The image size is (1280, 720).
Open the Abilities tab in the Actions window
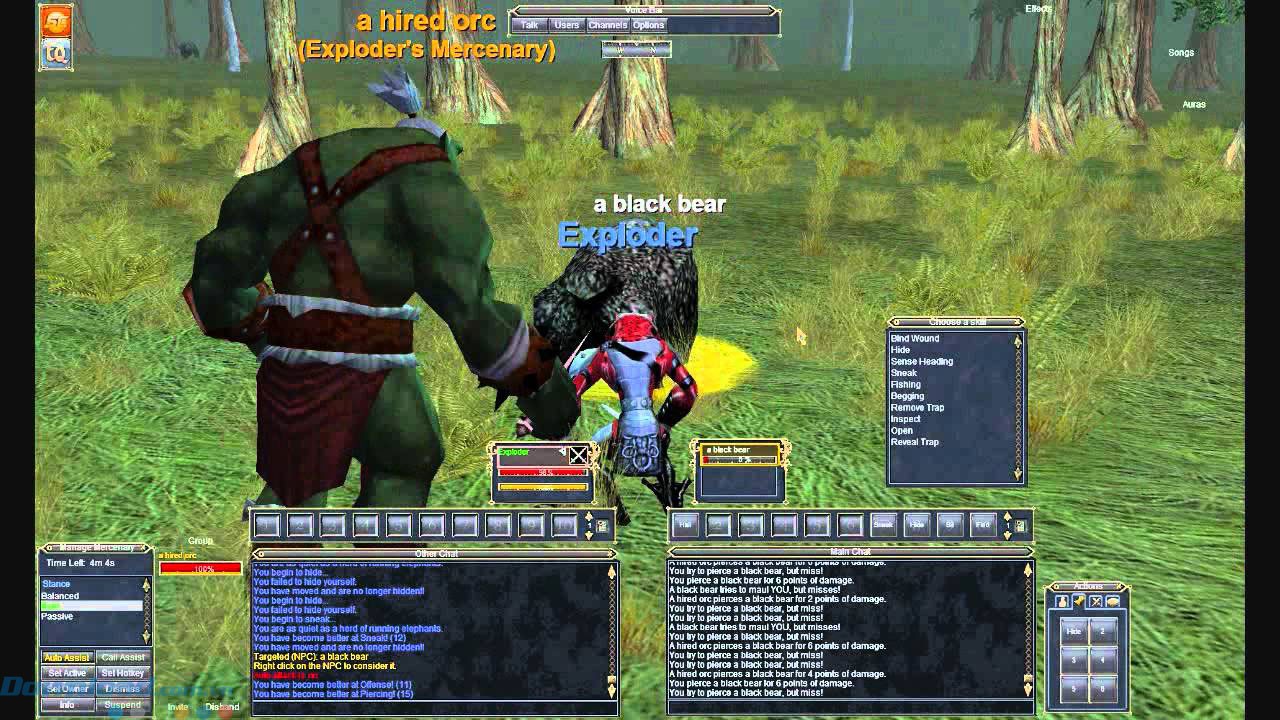(1079, 600)
